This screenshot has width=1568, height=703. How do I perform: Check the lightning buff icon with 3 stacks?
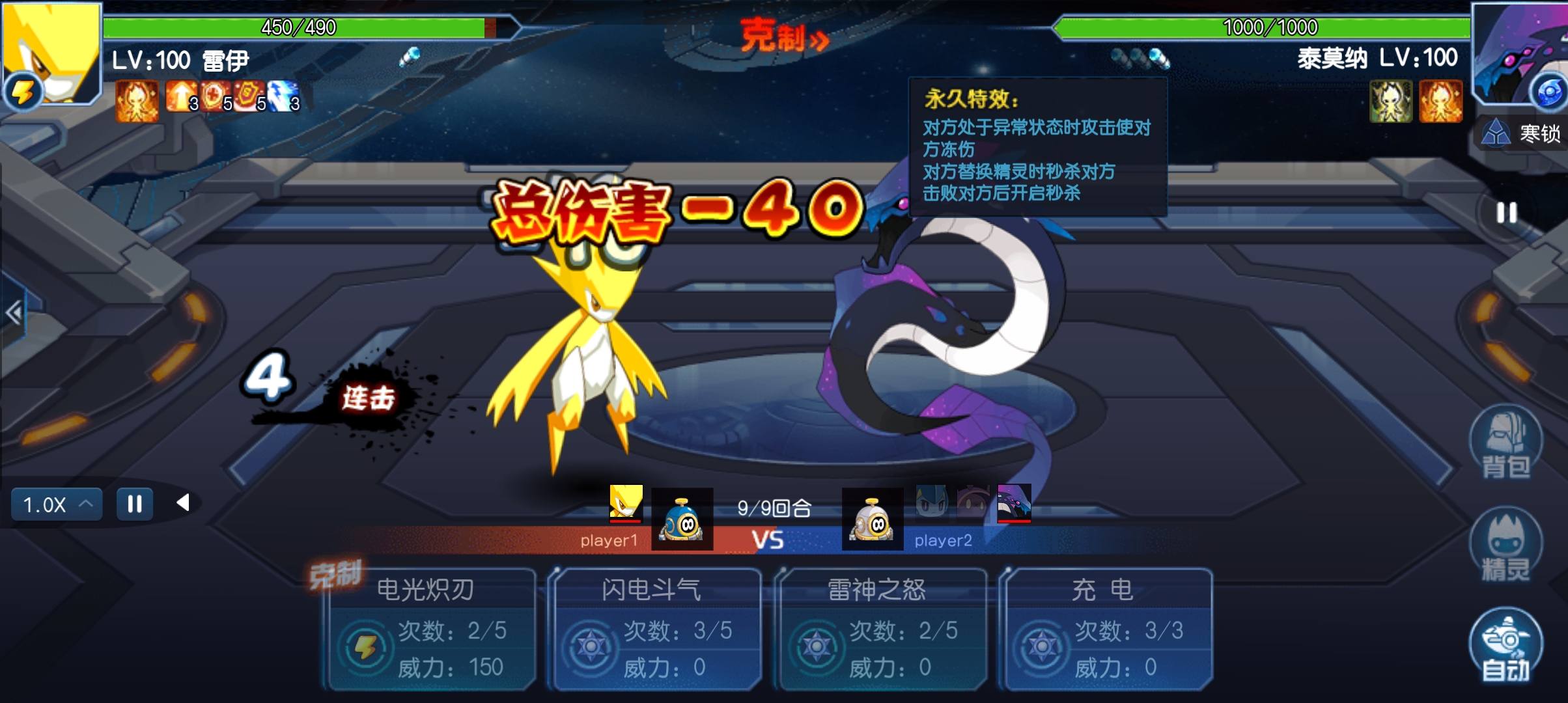[283, 96]
